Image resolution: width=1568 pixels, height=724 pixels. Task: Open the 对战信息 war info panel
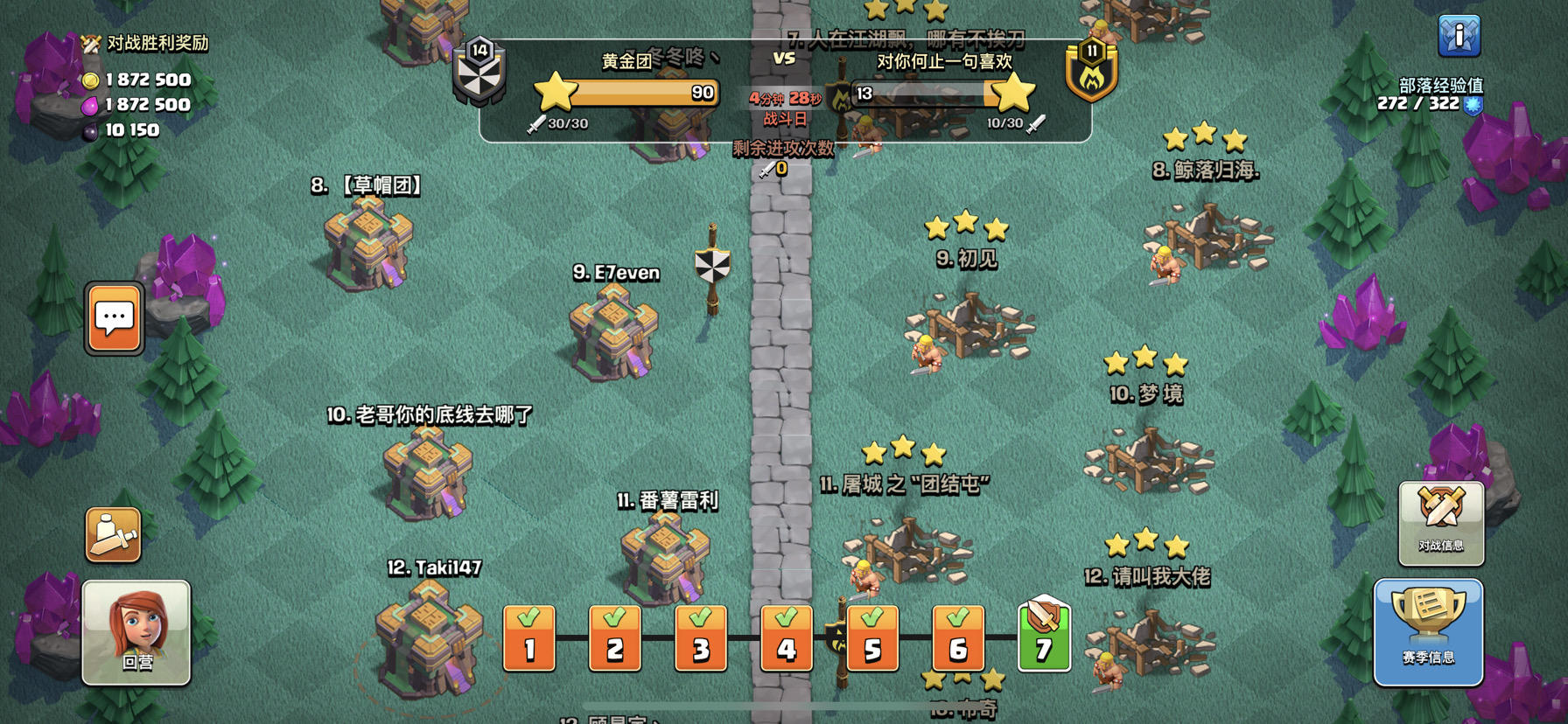[1441, 522]
